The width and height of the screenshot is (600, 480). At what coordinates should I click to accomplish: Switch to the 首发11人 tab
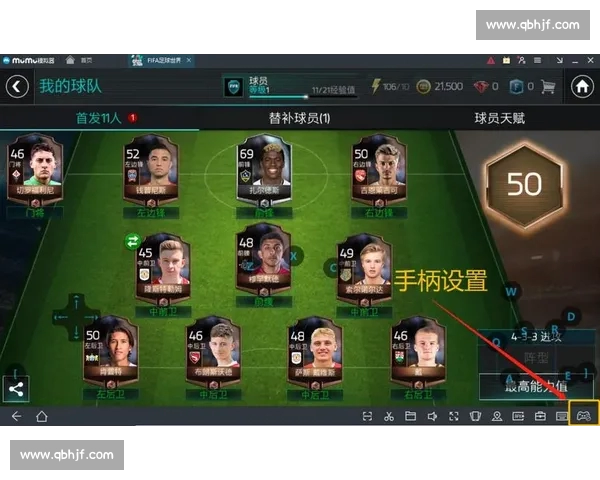point(100,118)
